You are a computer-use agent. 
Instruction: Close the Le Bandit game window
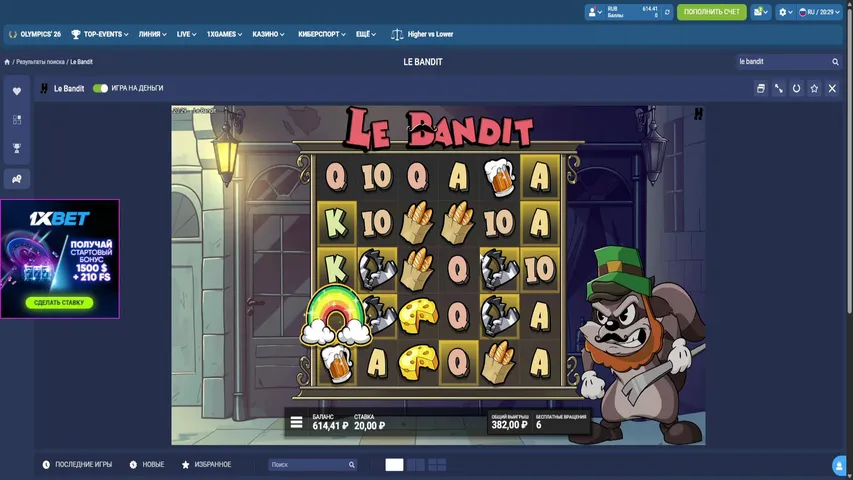[832, 88]
